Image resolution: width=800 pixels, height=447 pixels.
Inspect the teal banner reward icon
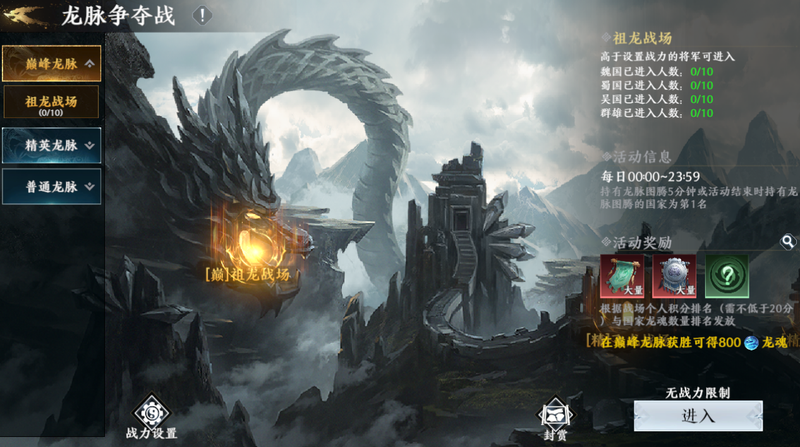(620, 275)
